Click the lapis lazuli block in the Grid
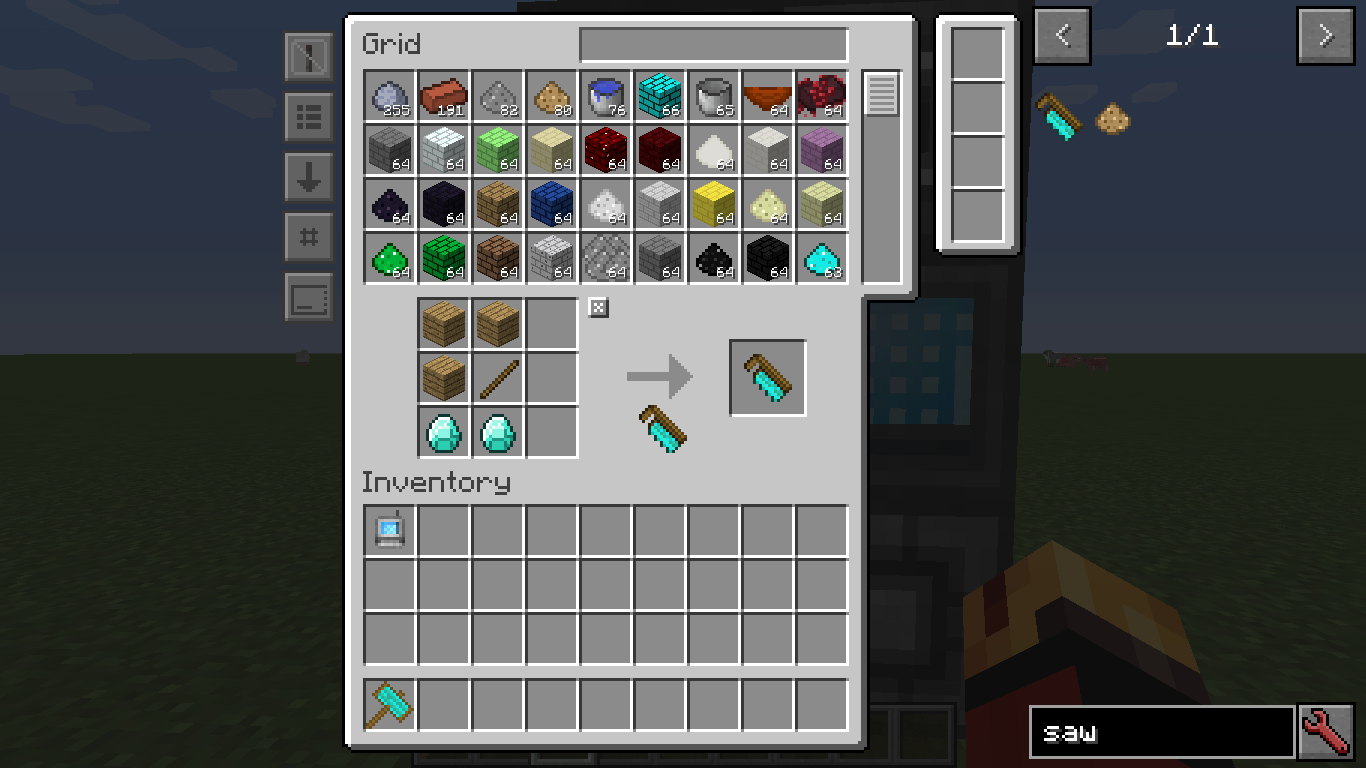 point(553,203)
